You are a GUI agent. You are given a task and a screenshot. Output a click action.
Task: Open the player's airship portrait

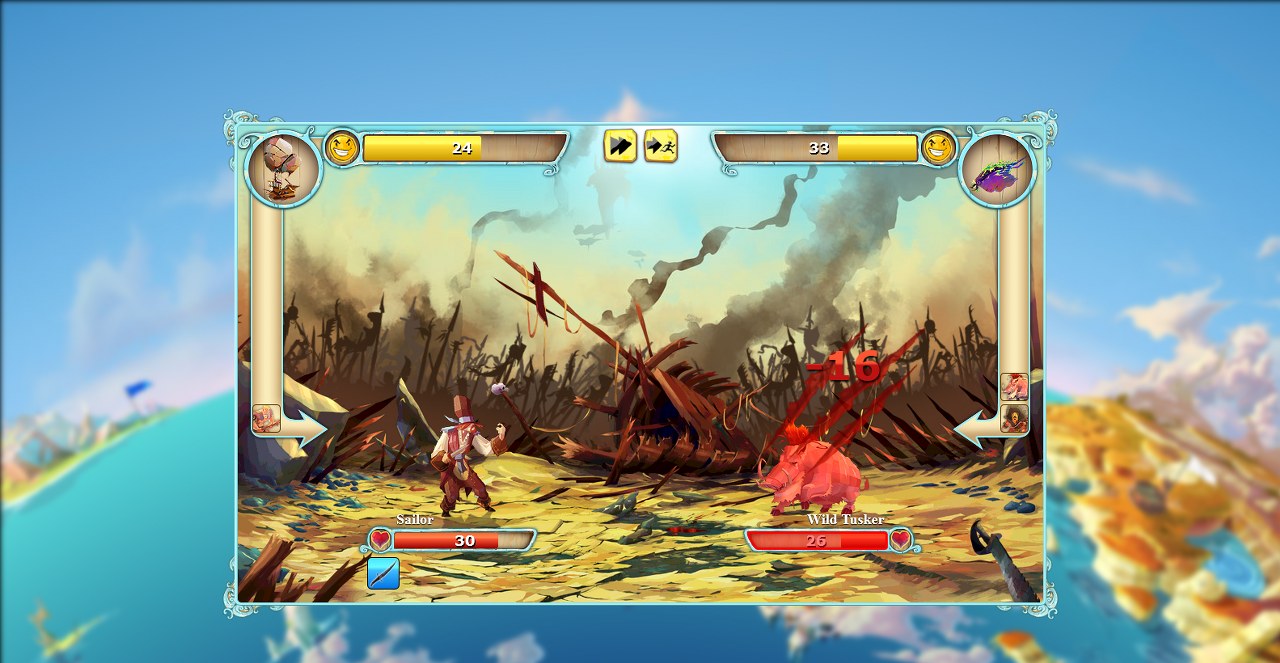(283, 169)
